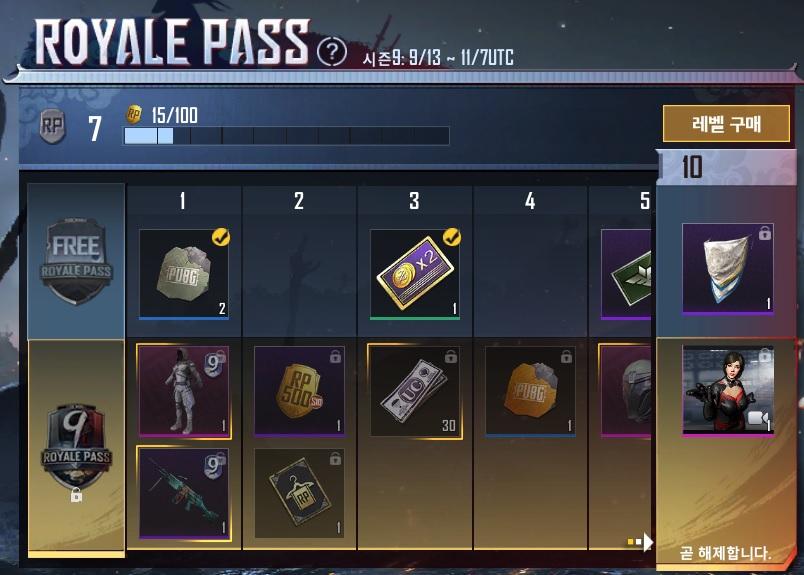The height and width of the screenshot is (575, 804).
Task: Inspect the level 1 character outfit reward
Action: pyautogui.click(x=183, y=390)
